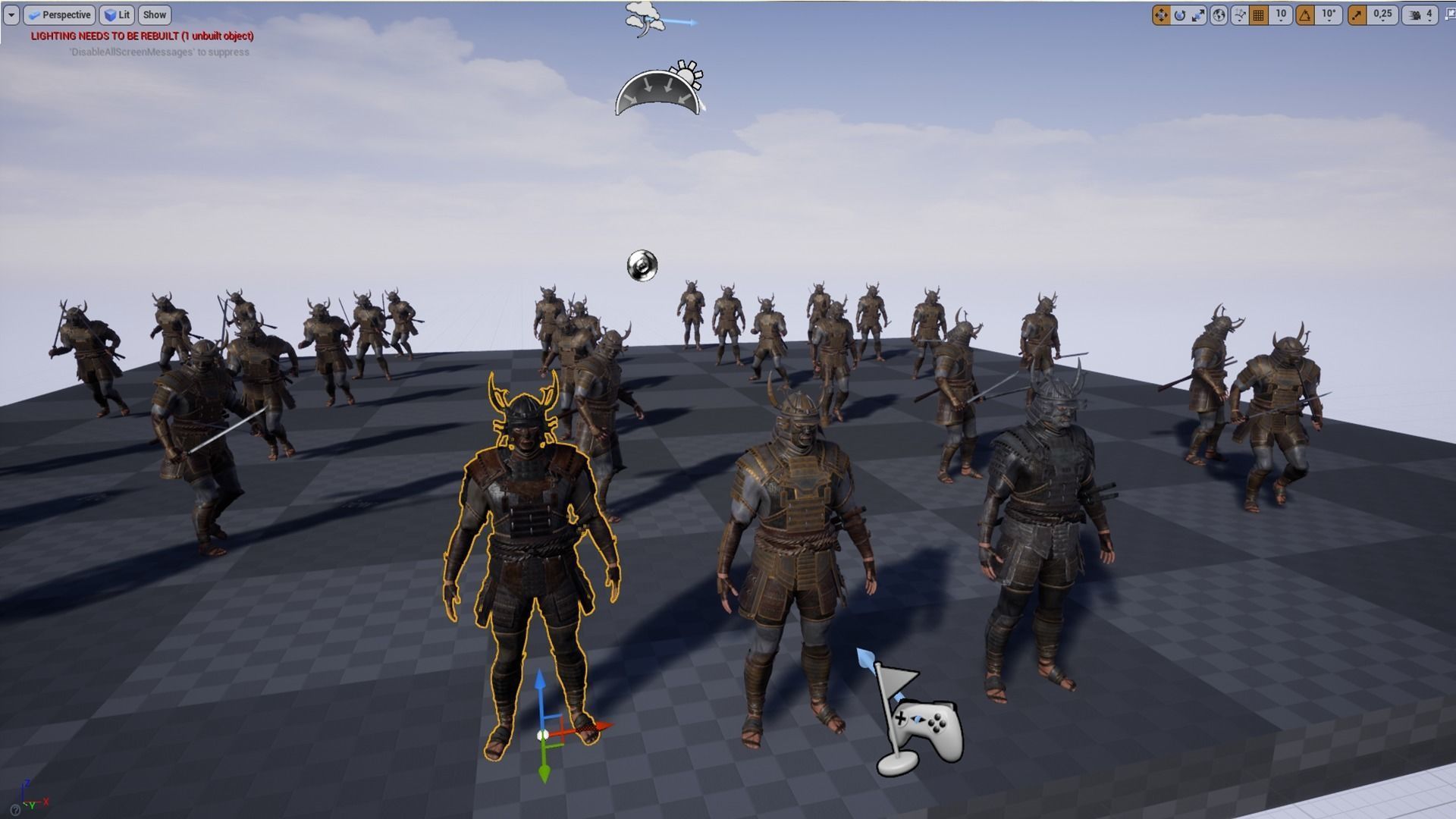Select the Rotate tool
This screenshot has height=819, width=1456.
(1180, 15)
